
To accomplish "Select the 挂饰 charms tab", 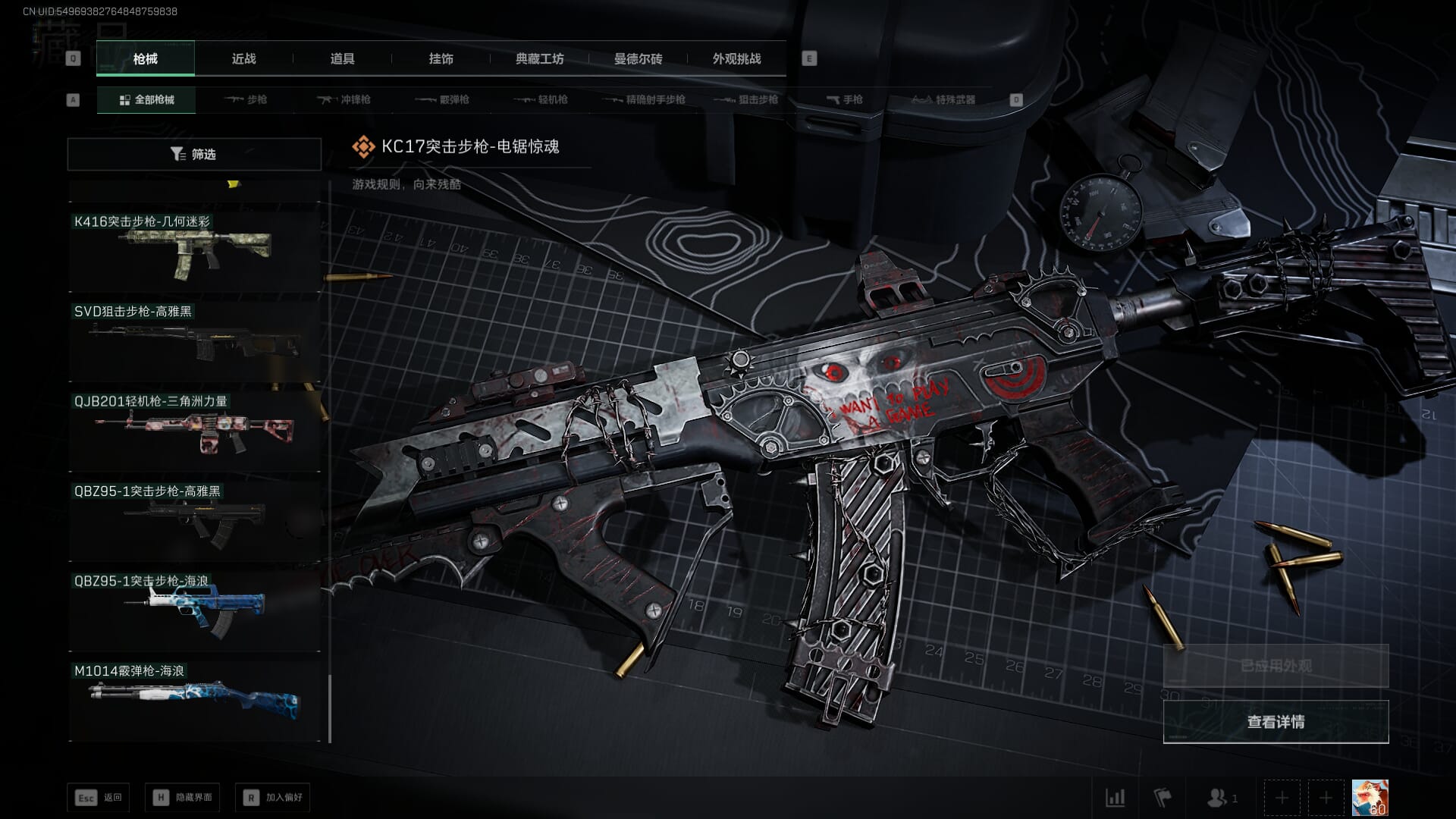I will pyautogui.click(x=441, y=58).
